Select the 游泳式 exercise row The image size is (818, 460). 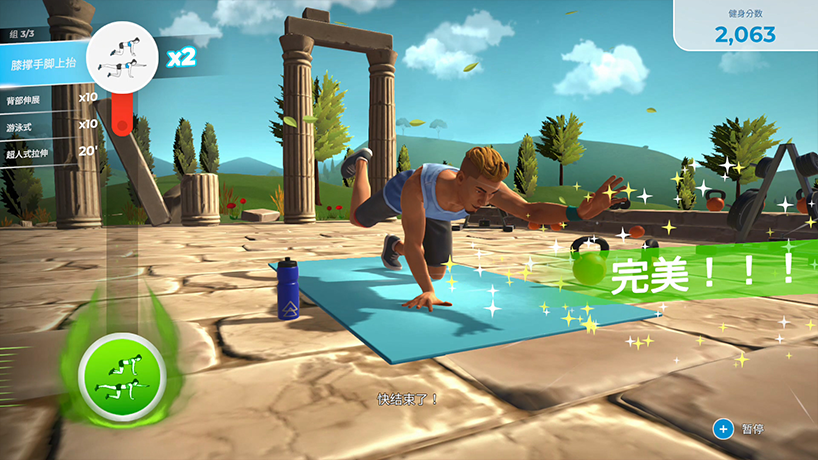(x=50, y=124)
